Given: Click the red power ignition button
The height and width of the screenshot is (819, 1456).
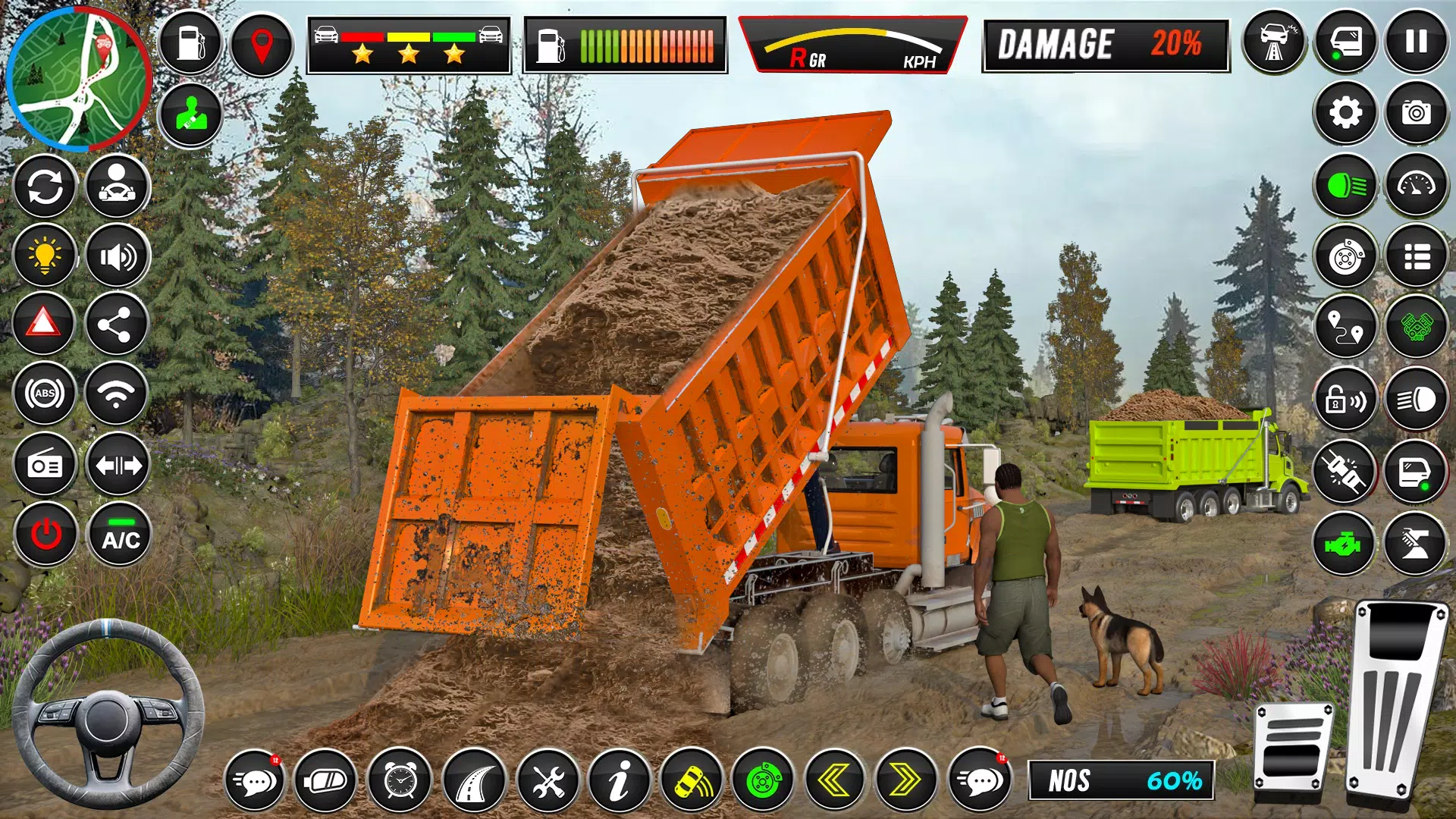Looking at the screenshot, I should click(45, 535).
